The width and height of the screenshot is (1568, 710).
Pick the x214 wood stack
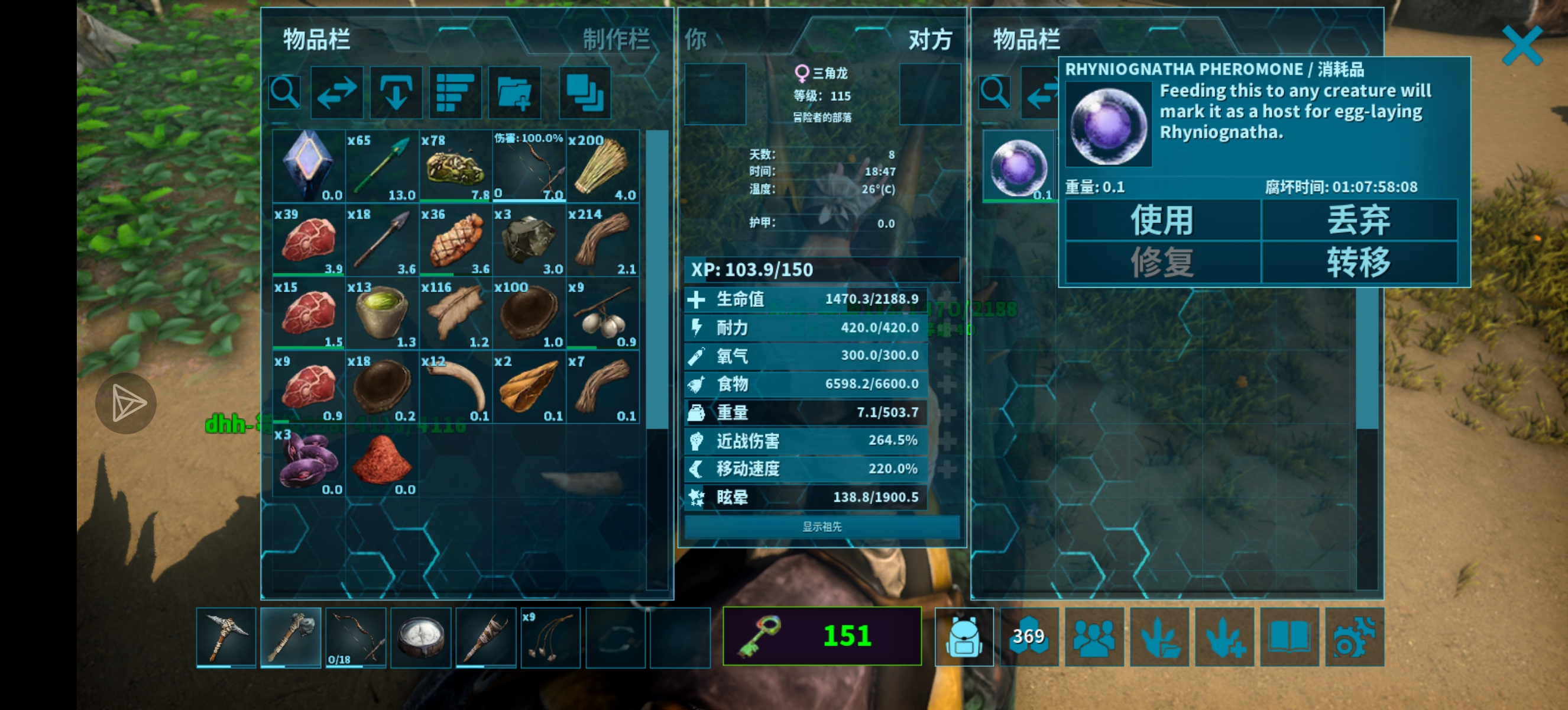tap(602, 240)
